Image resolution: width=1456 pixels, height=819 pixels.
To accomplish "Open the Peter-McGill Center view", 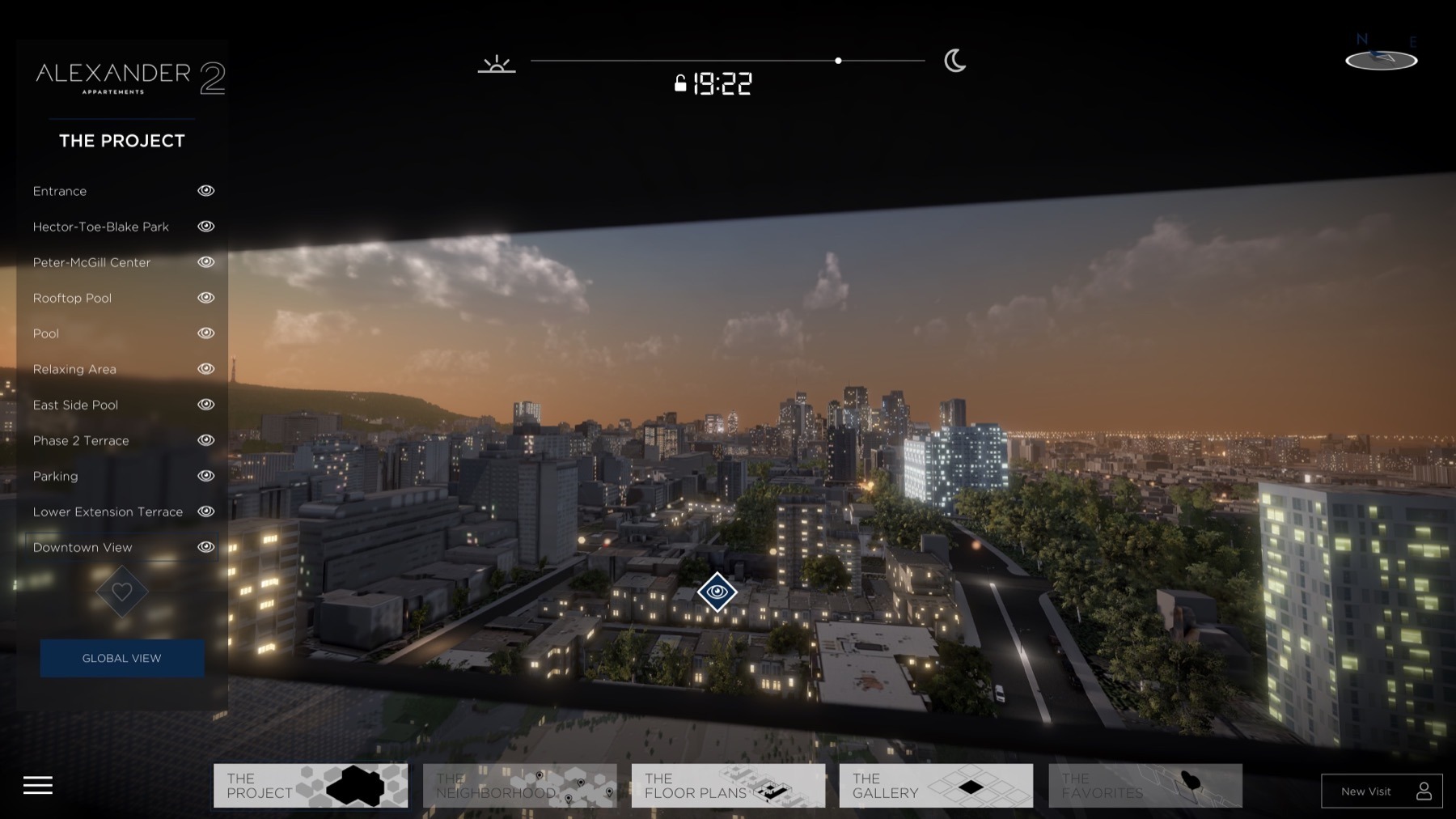I will pos(91,262).
